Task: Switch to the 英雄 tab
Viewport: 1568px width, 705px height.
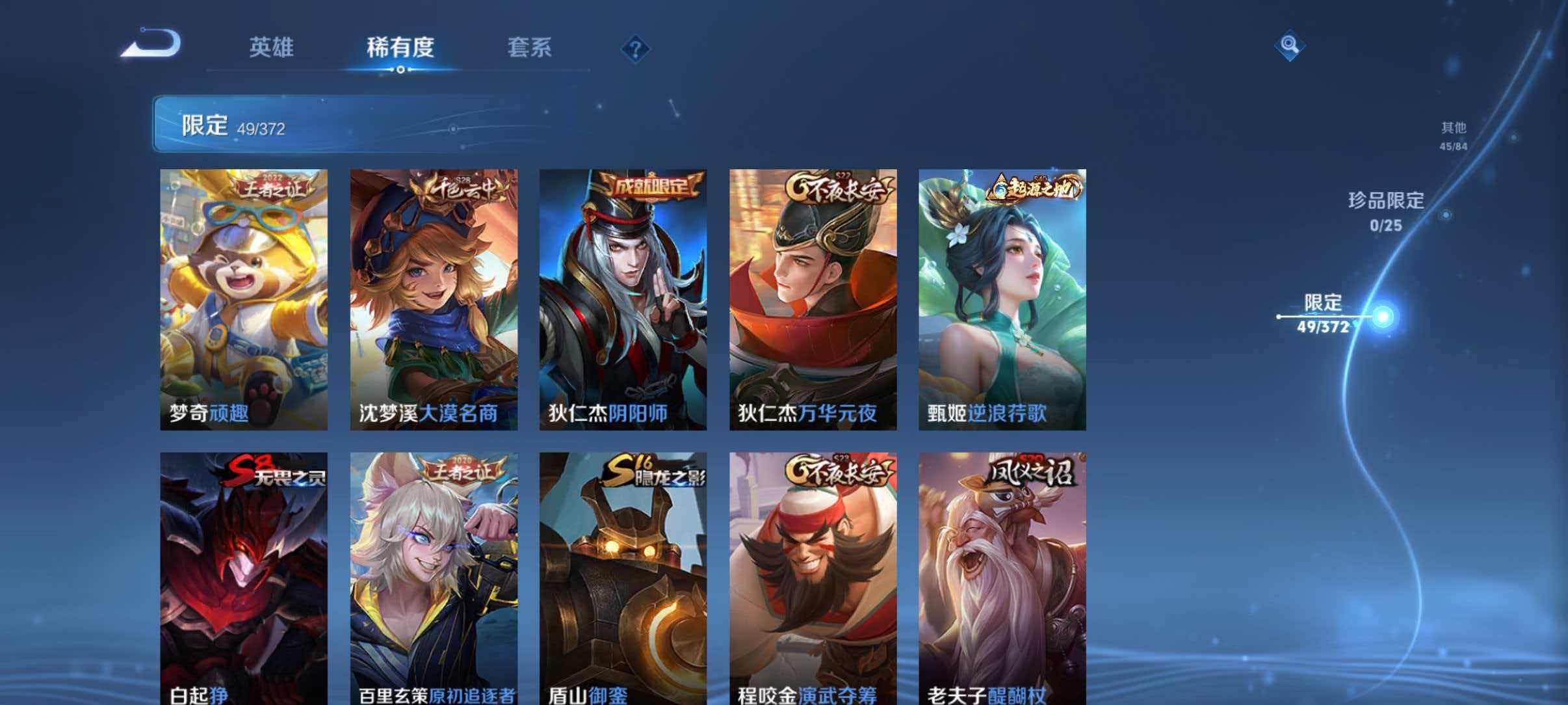Action: click(272, 48)
